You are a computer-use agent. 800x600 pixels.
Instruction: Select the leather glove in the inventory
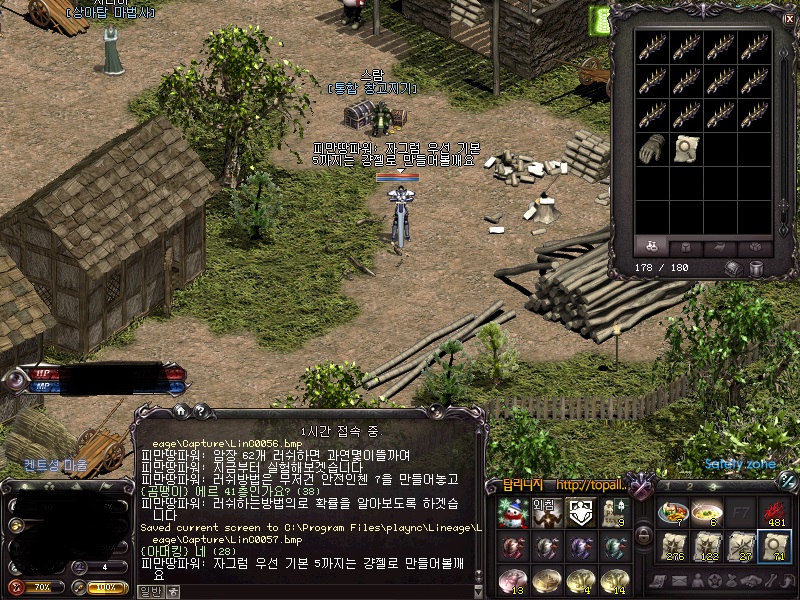point(654,147)
